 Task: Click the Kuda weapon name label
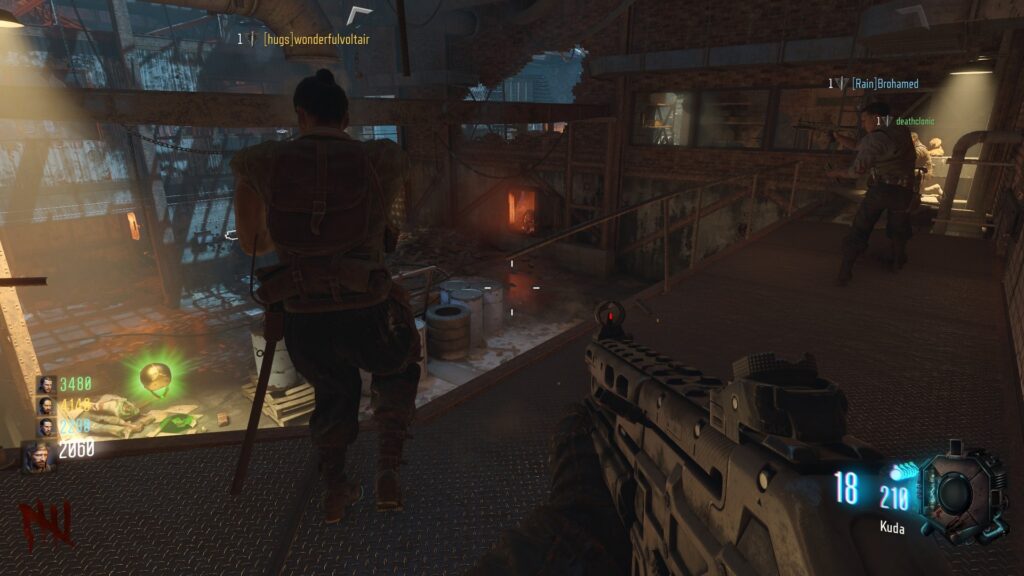click(x=892, y=527)
